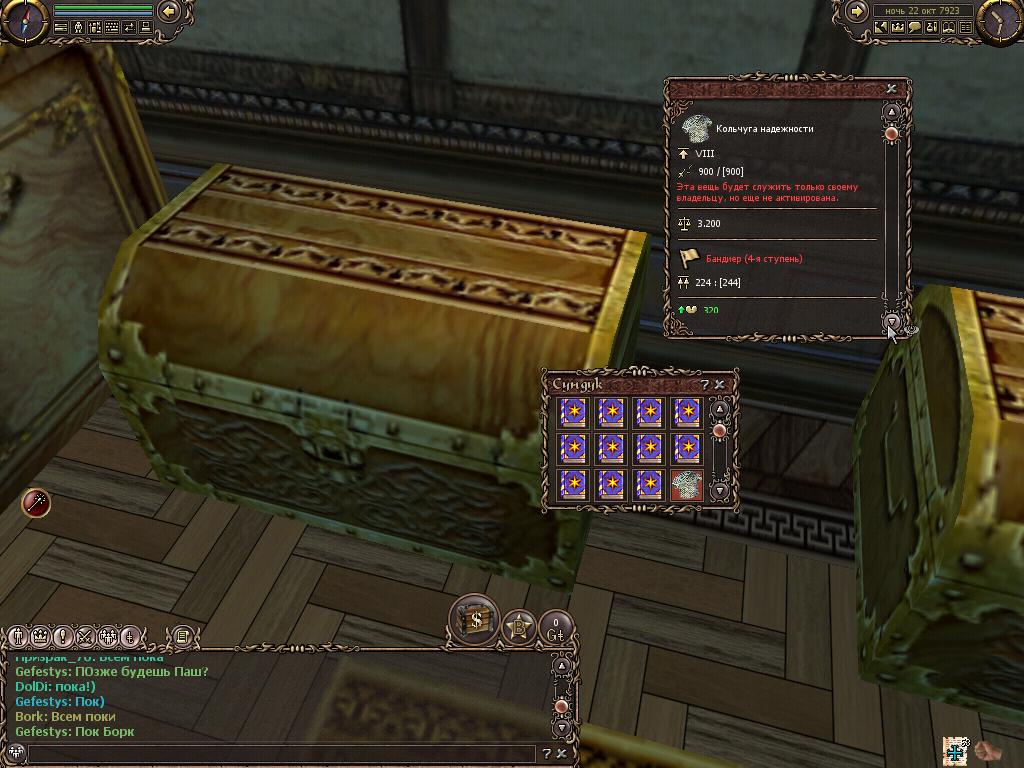Collapse the left panel with yellow arrow
Screen dimensions: 1024x768
[x=169, y=11]
